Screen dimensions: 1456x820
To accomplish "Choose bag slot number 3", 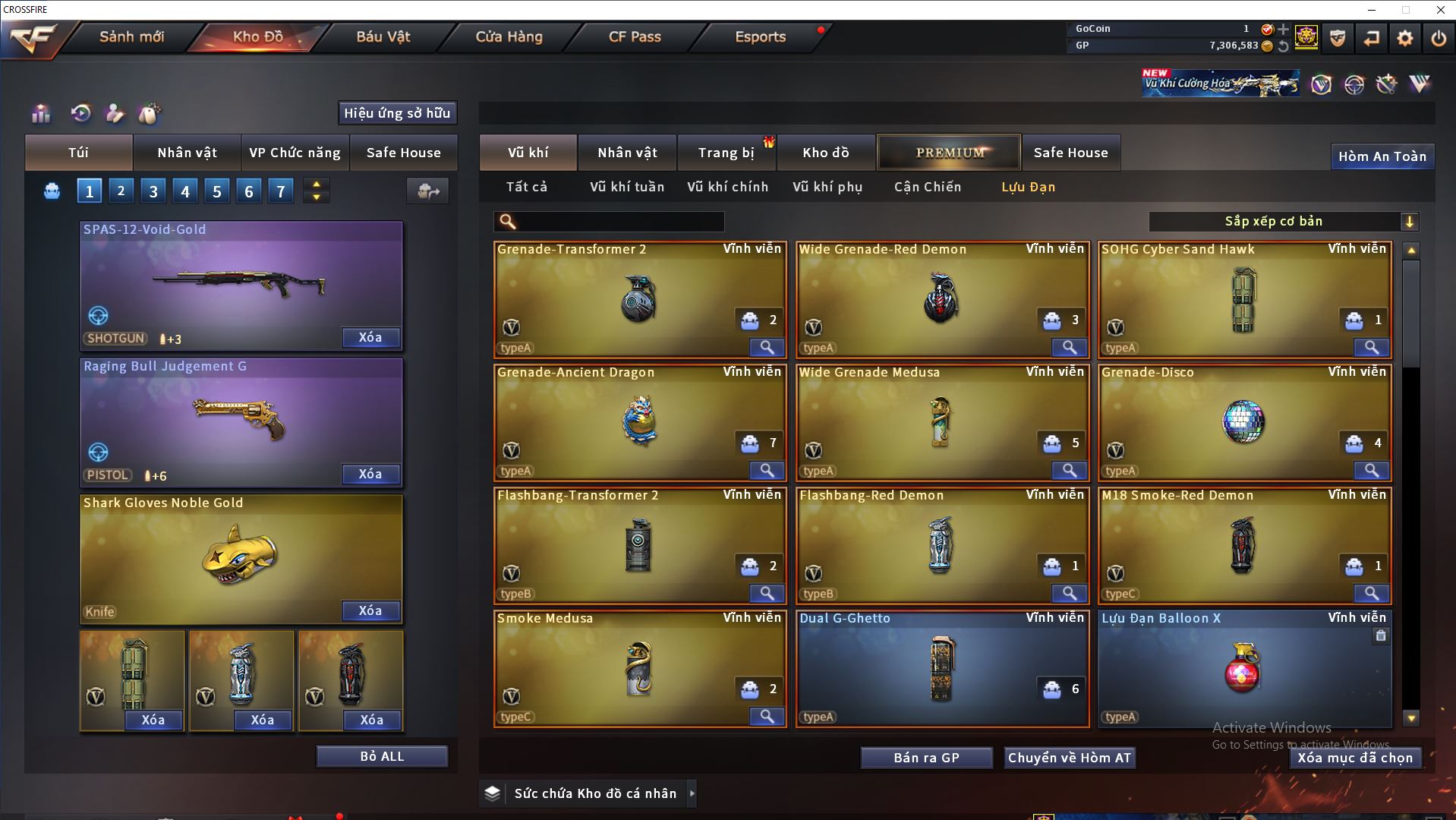I will coord(153,191).
